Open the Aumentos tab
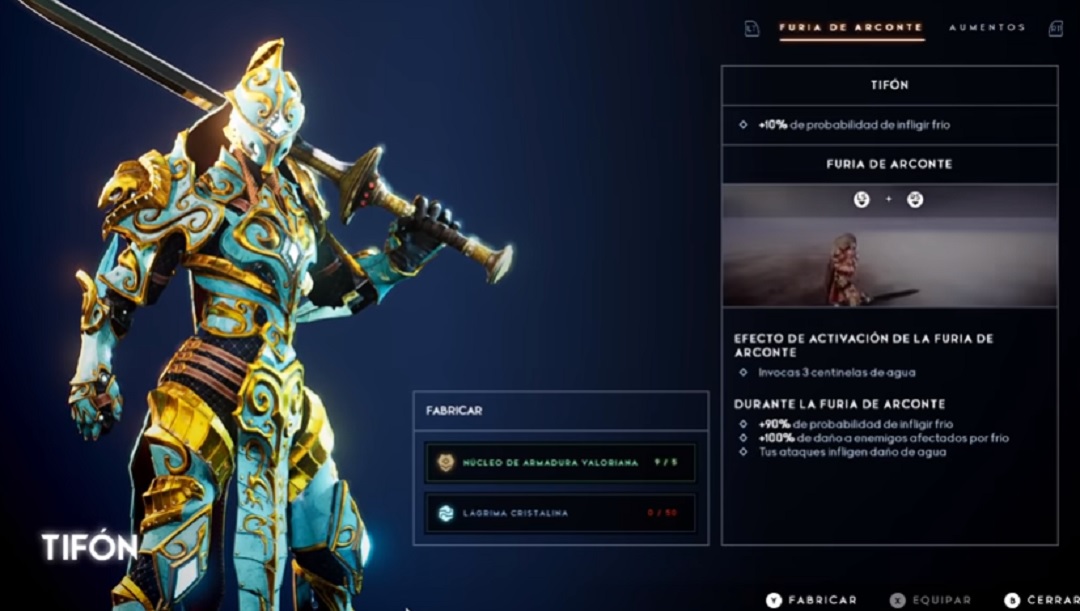Viewport: 1080px width, 611px height. [986, 28]
